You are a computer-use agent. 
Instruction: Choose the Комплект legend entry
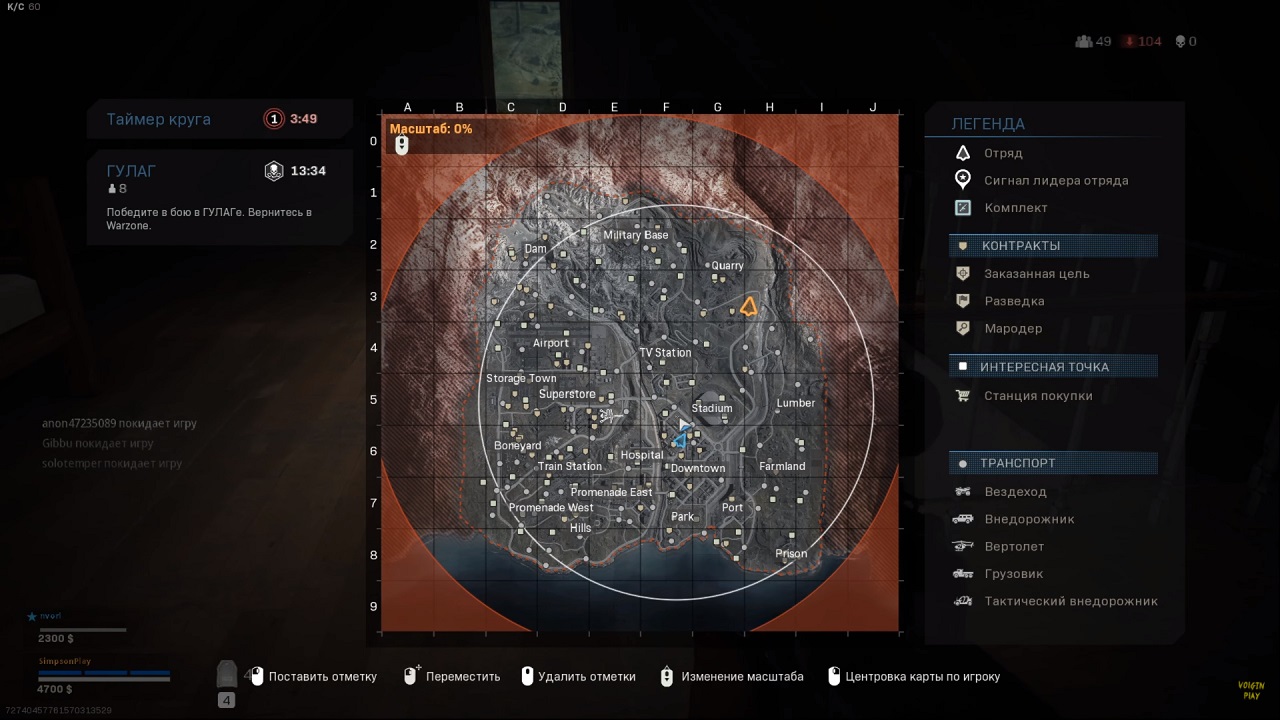[x=1015, y=208]
